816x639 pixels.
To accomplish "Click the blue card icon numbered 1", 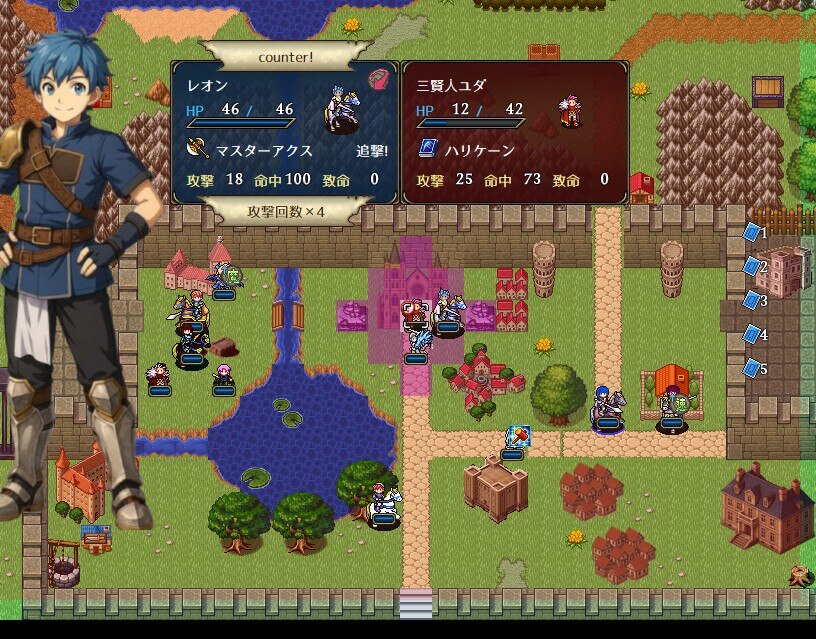I will (x=752, y=232).
